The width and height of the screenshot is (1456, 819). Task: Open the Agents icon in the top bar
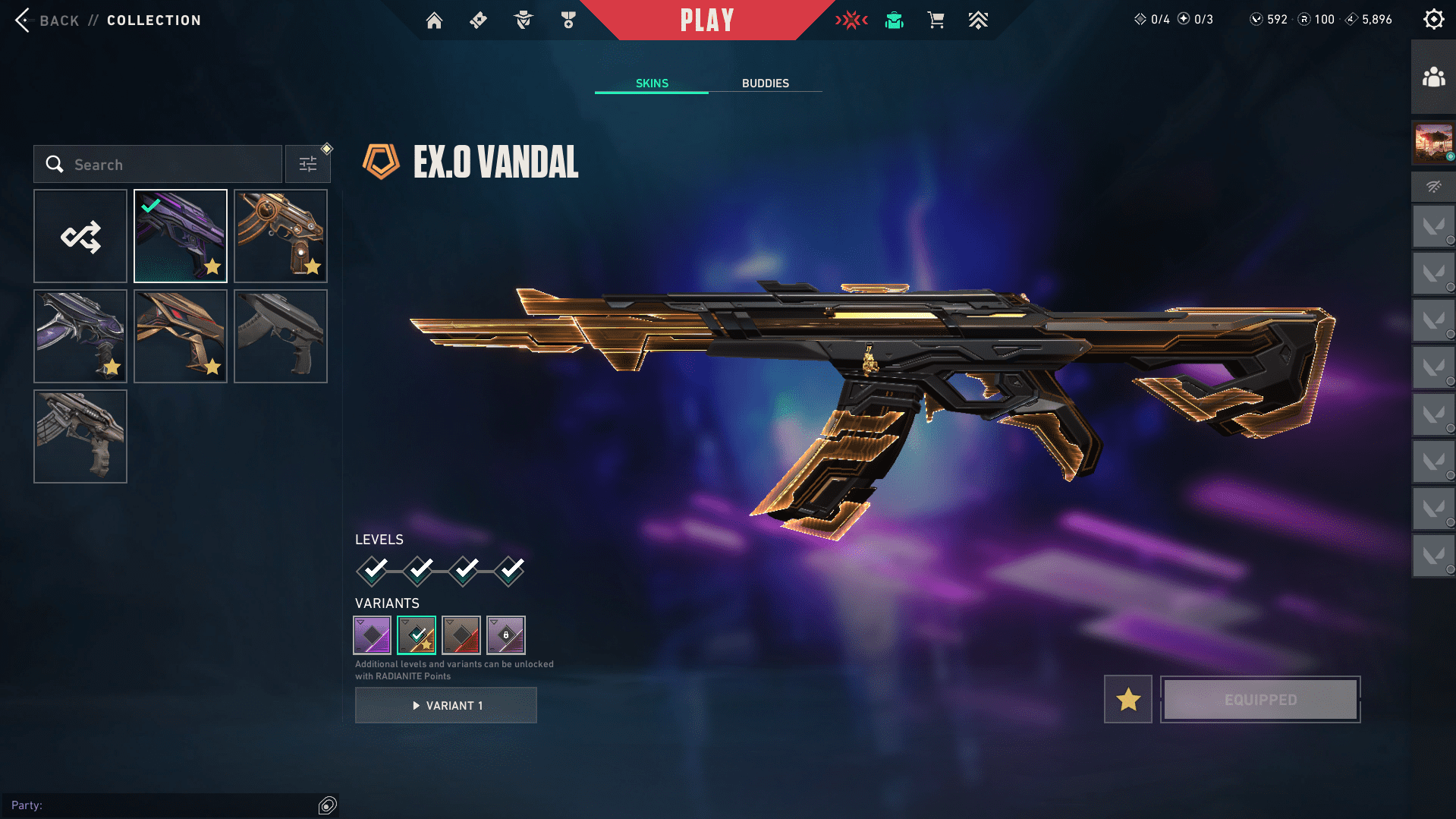tap(522, 20)
